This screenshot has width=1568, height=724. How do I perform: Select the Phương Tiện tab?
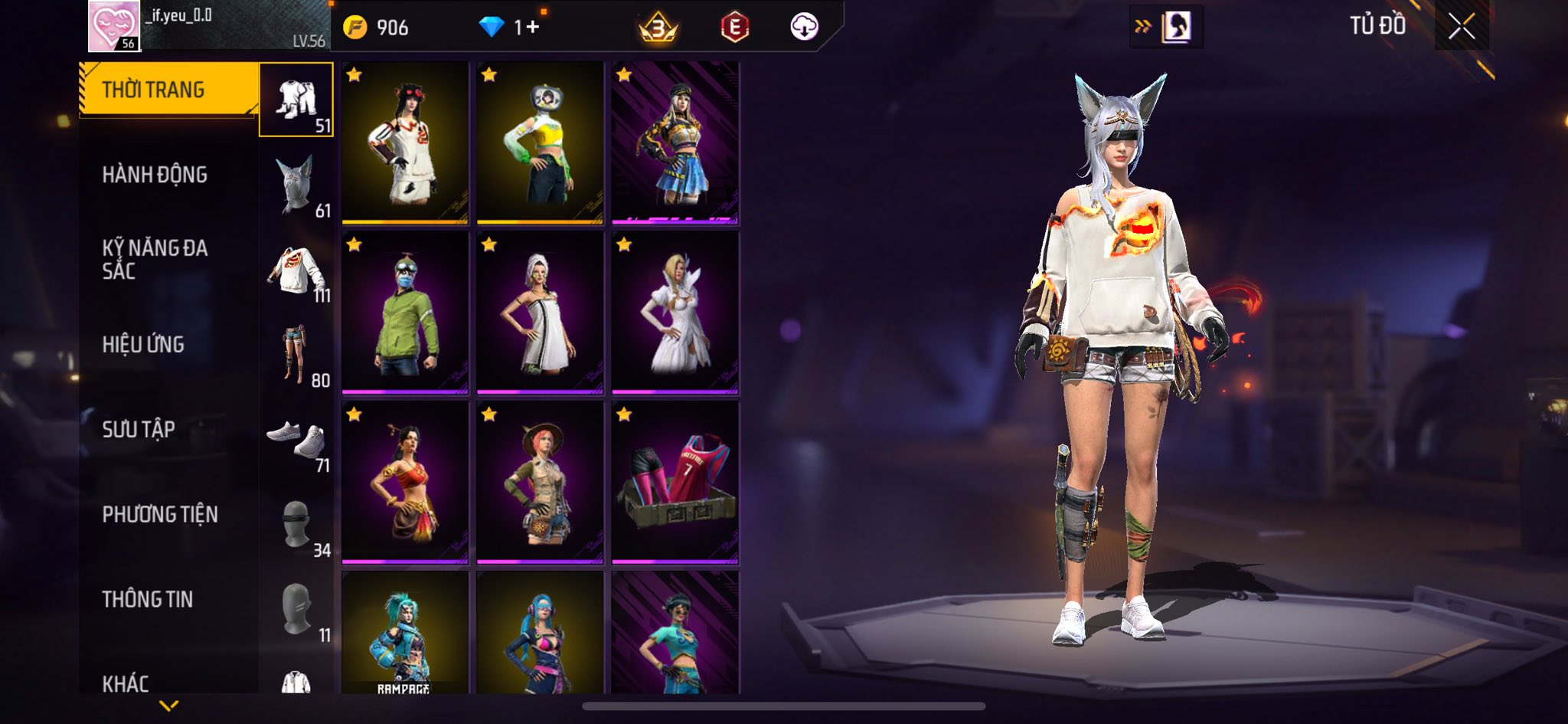[160, 514]
